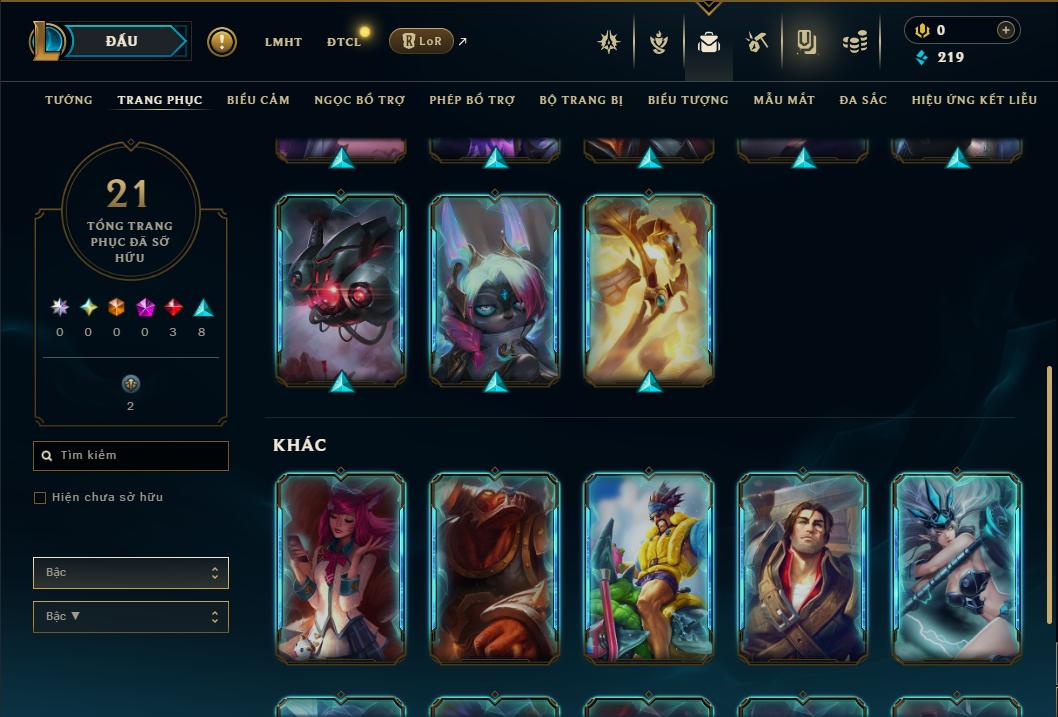
Task: Select the pink-haired girl with phone skin card
Action: [x=341, y=568]
